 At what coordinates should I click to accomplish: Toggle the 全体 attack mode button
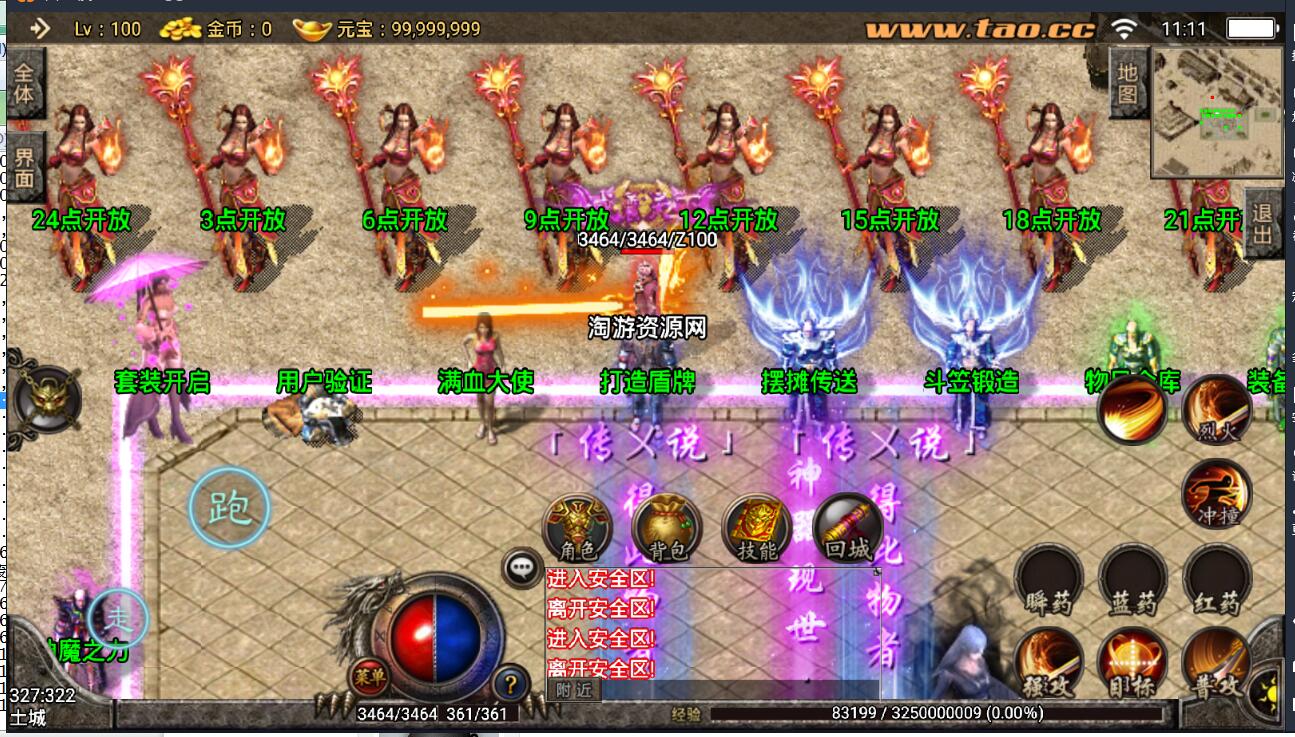(x=24, y=84)
